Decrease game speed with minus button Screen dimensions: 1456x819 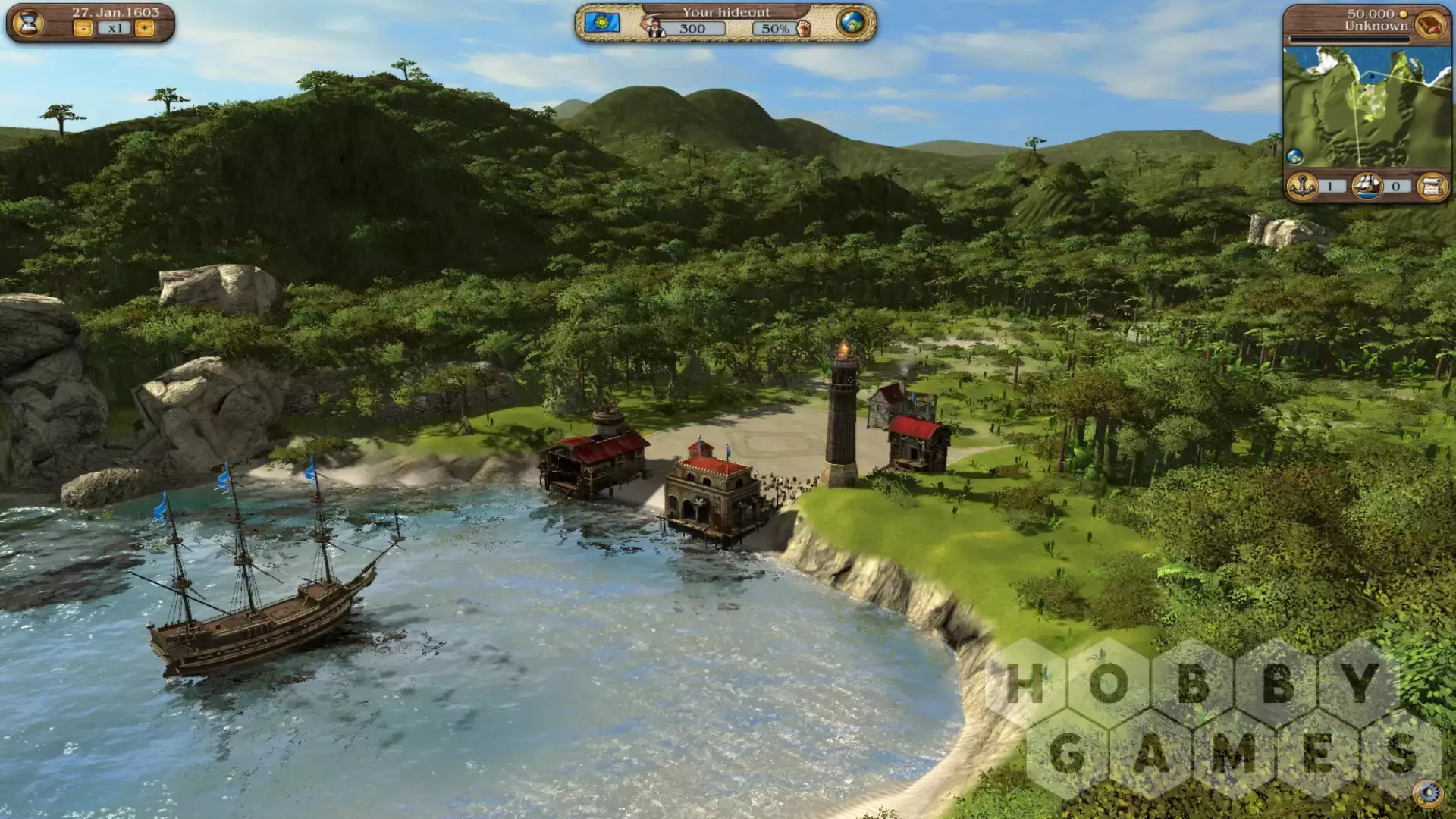83,29
